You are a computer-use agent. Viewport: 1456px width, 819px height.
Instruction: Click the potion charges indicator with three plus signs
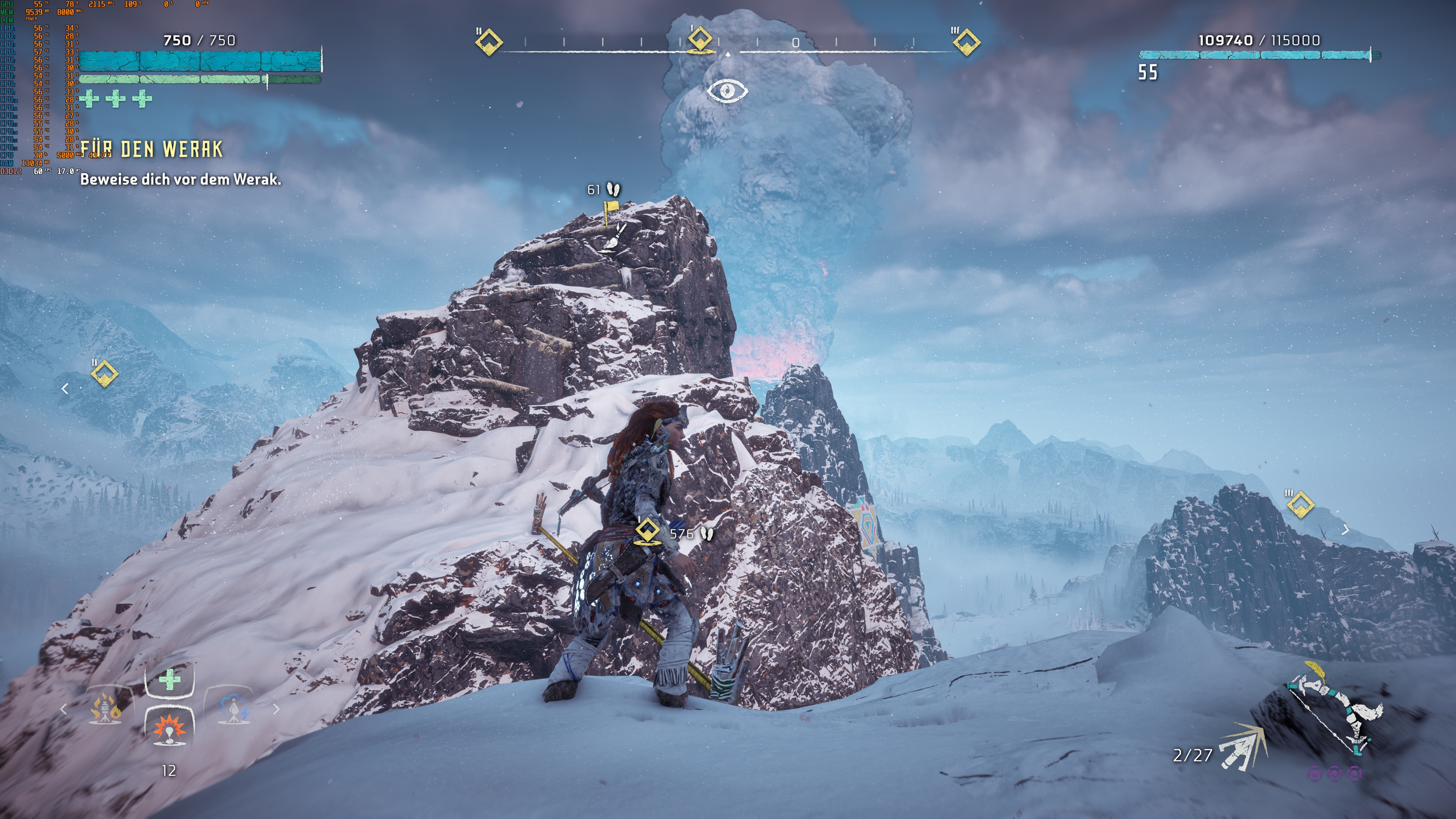(x=116, y=99)
